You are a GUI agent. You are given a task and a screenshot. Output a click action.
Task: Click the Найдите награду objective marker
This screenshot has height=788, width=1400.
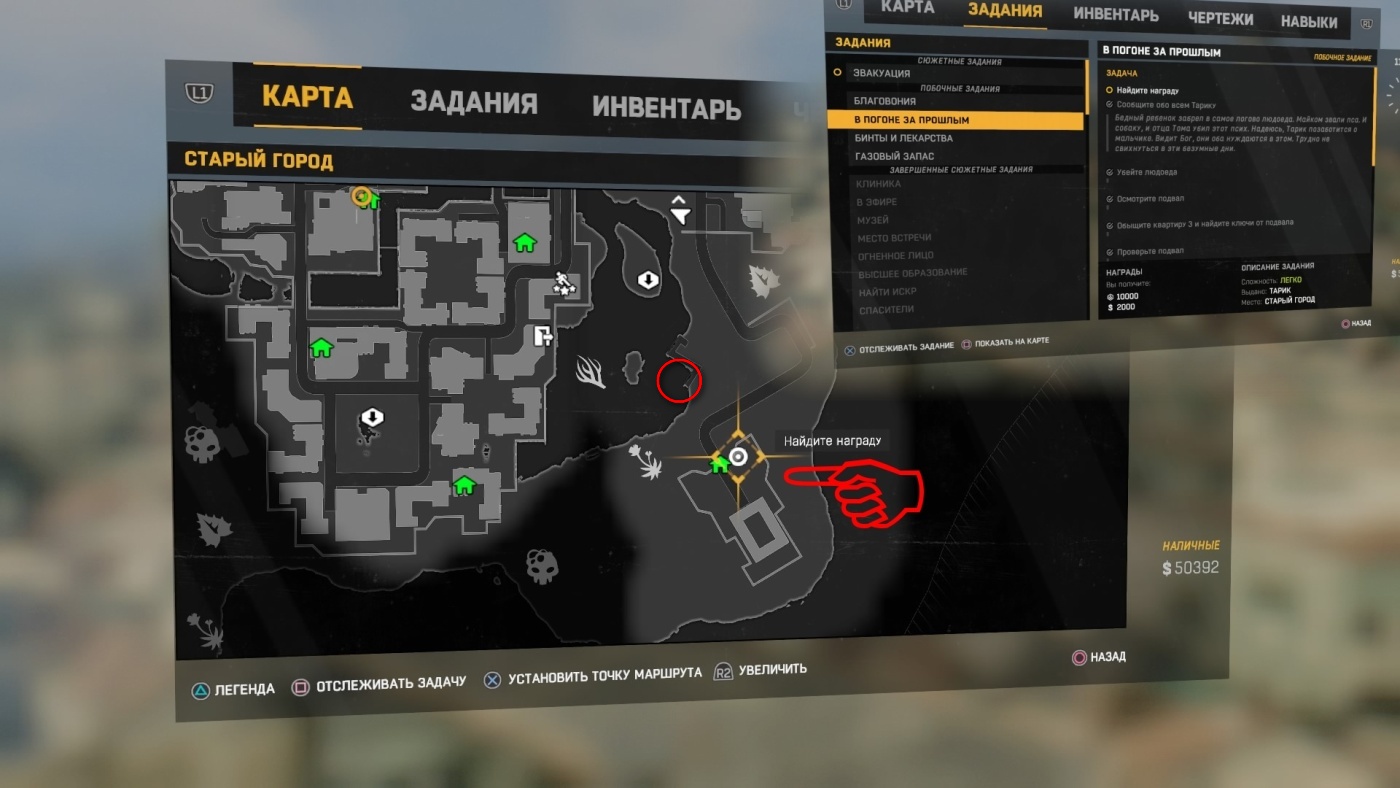tap(739, 457)
